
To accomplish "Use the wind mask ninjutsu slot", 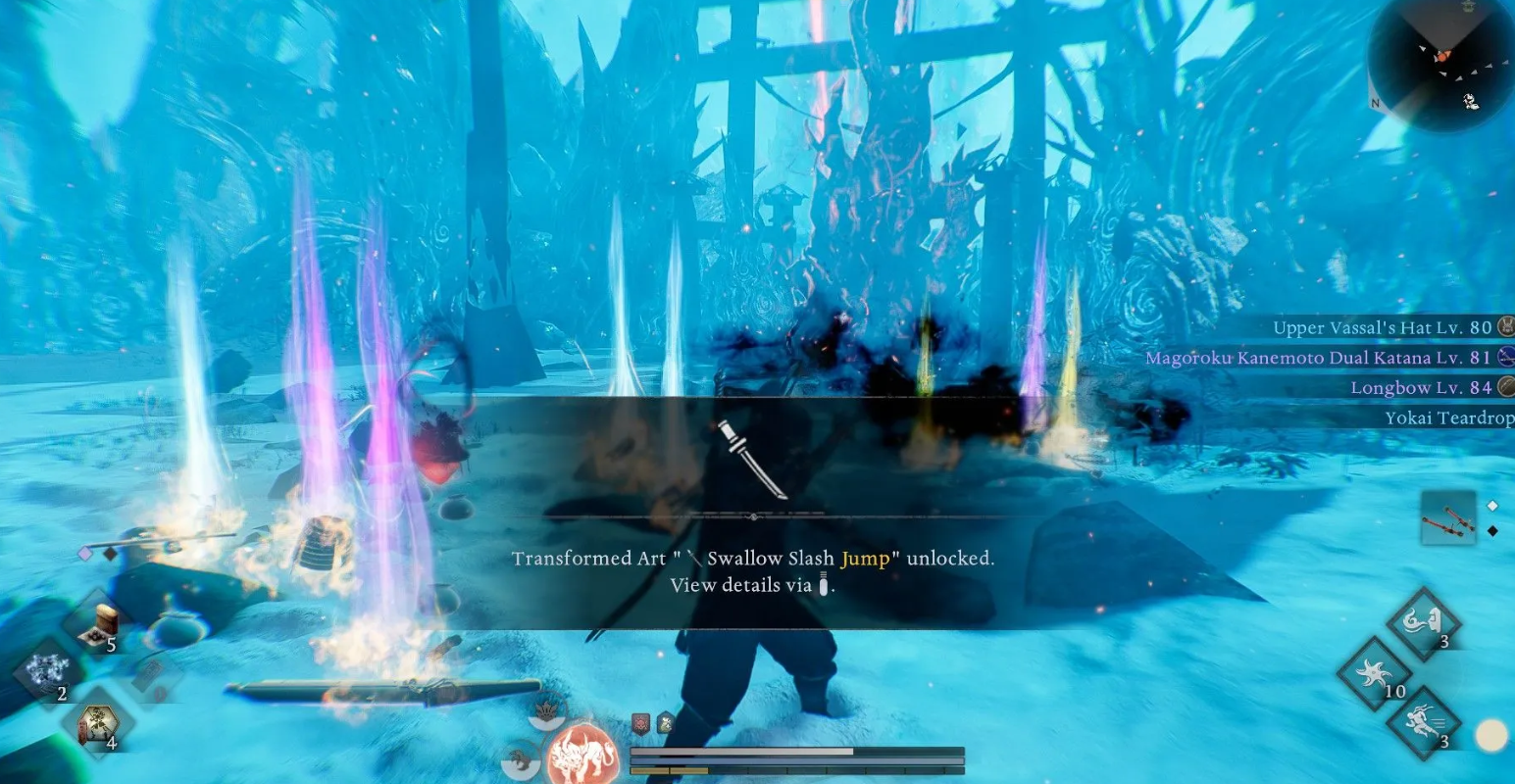I will [x=1423, y=623].
